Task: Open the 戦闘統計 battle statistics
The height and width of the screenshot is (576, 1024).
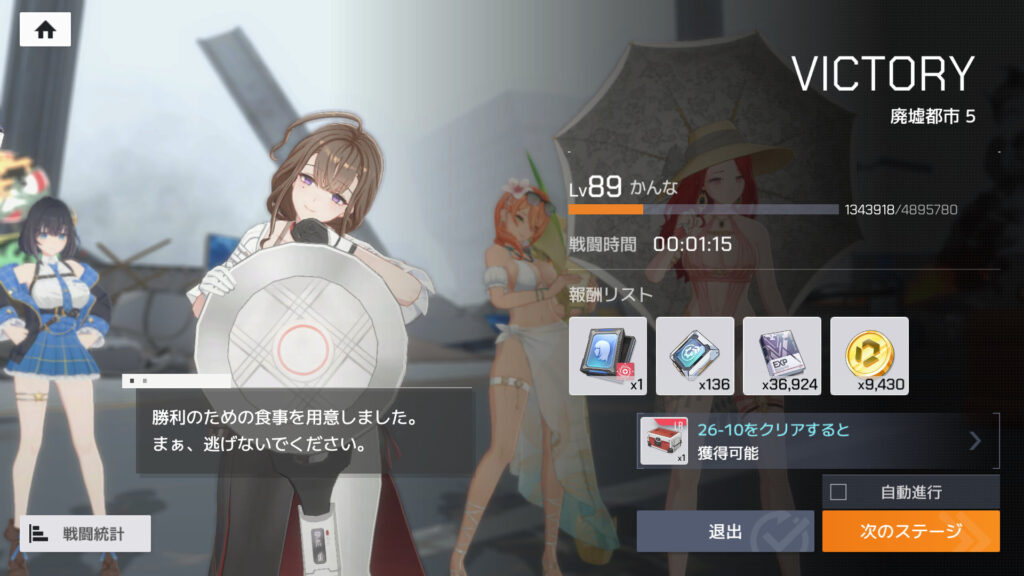Action: point(85,533)
